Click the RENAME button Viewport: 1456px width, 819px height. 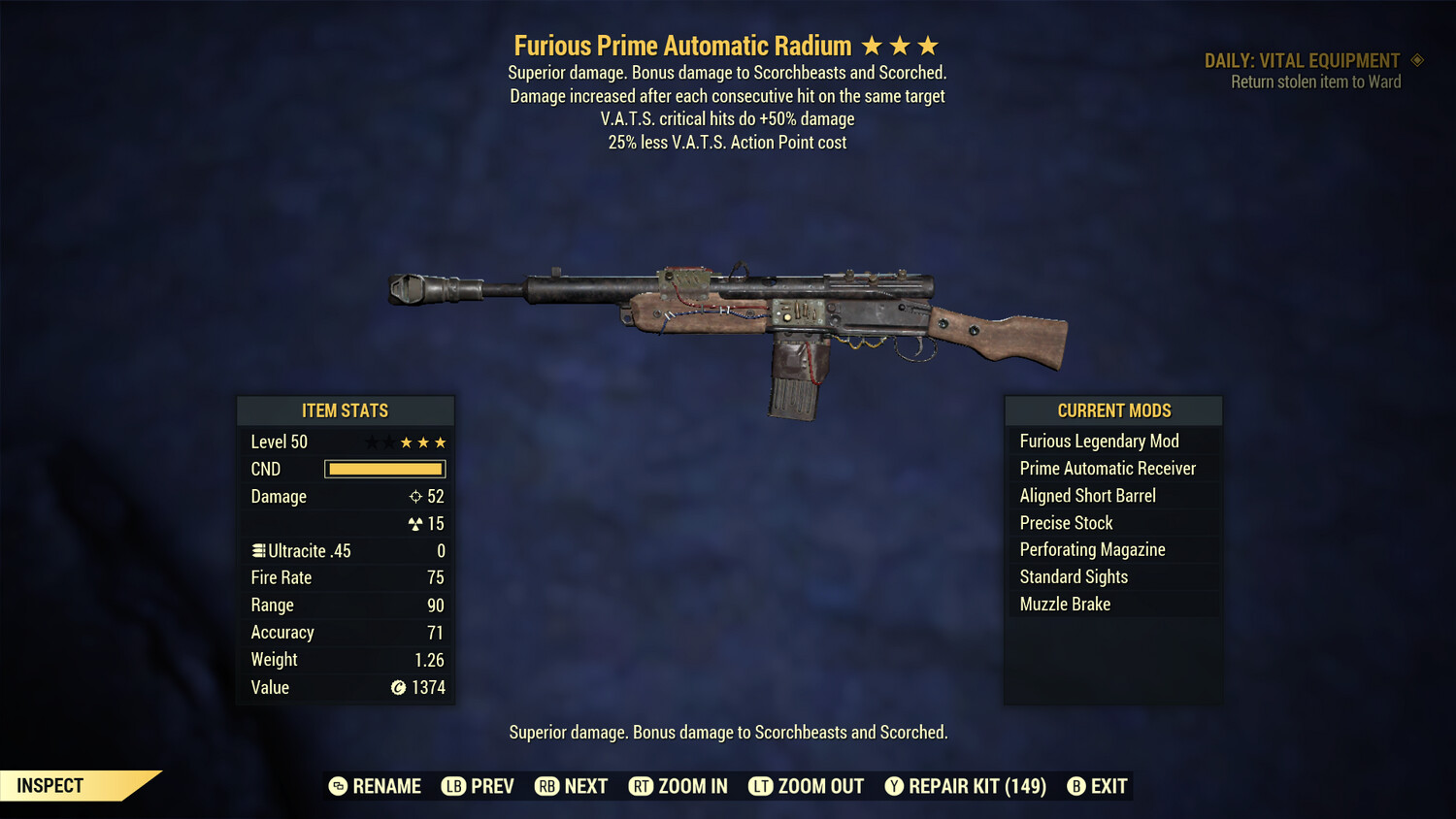374,786
